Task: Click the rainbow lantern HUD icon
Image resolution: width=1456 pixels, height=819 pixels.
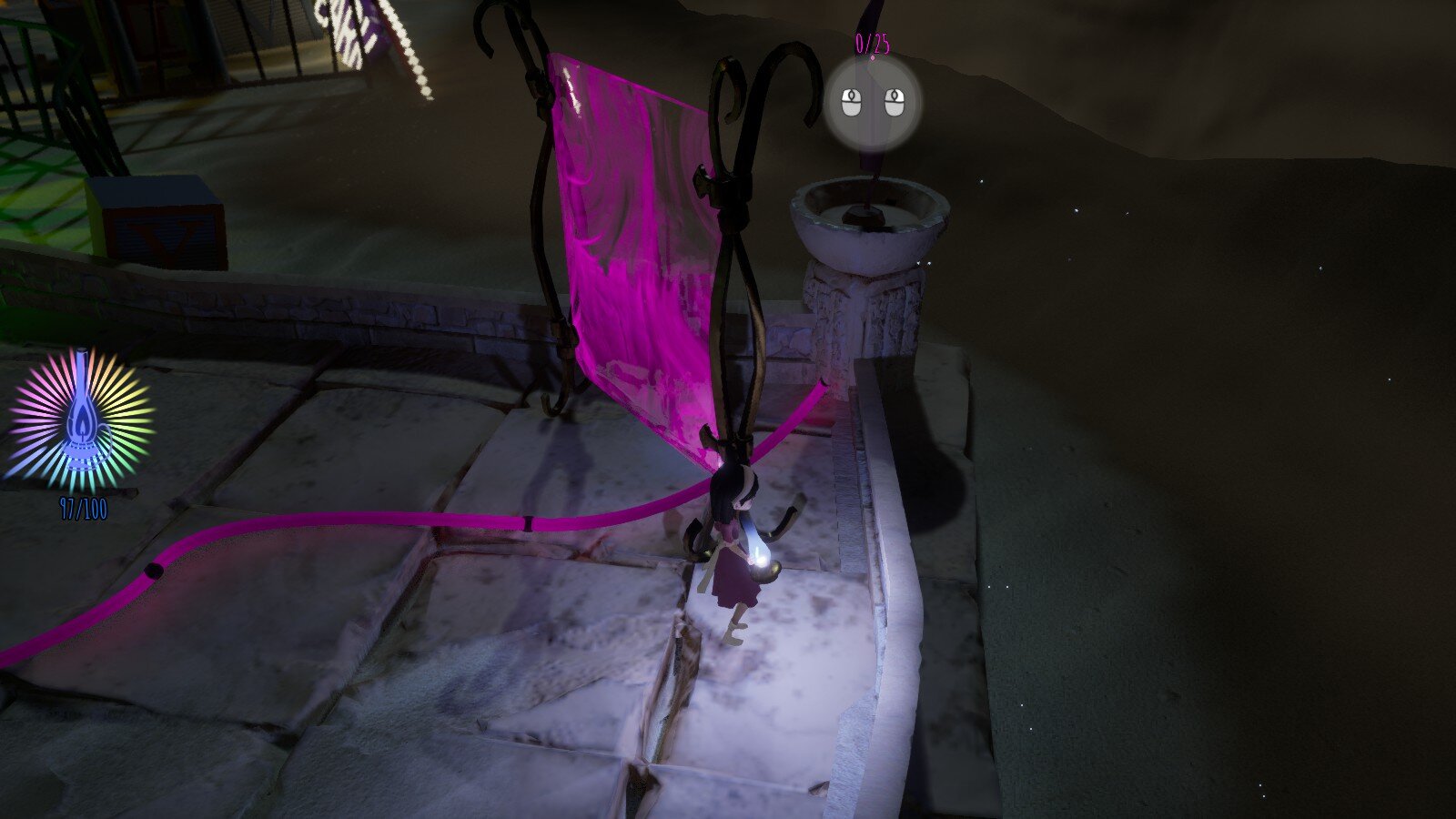Action: (x=81, y=420)
